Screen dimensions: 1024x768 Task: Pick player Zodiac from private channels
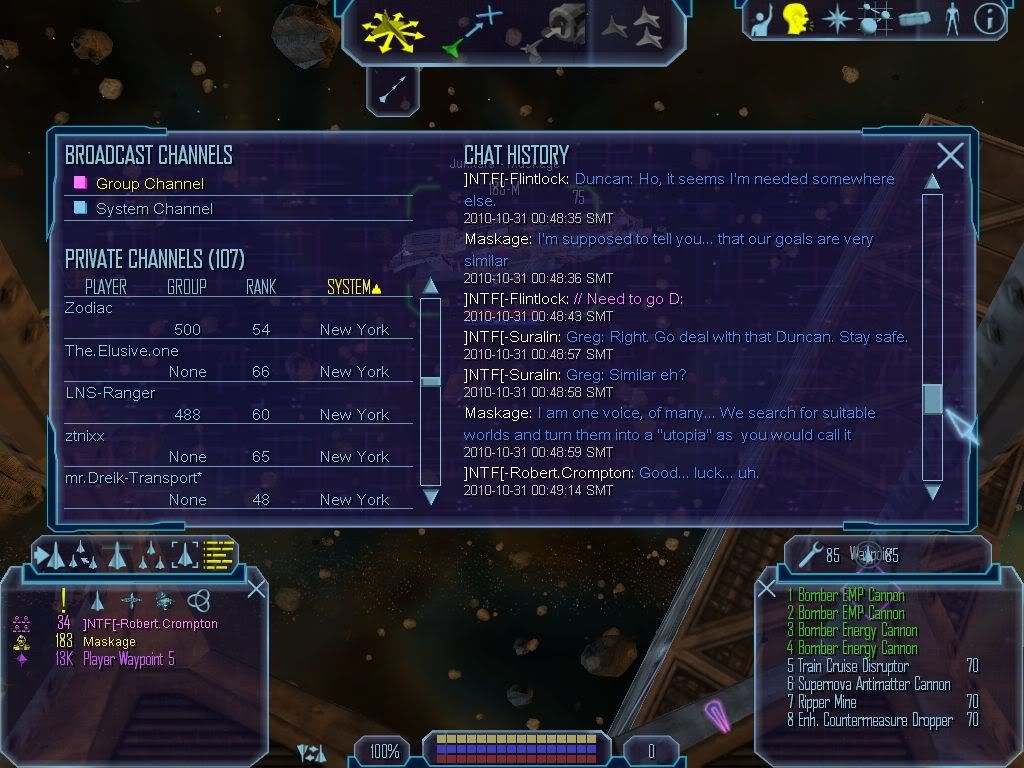click(89, 308)
